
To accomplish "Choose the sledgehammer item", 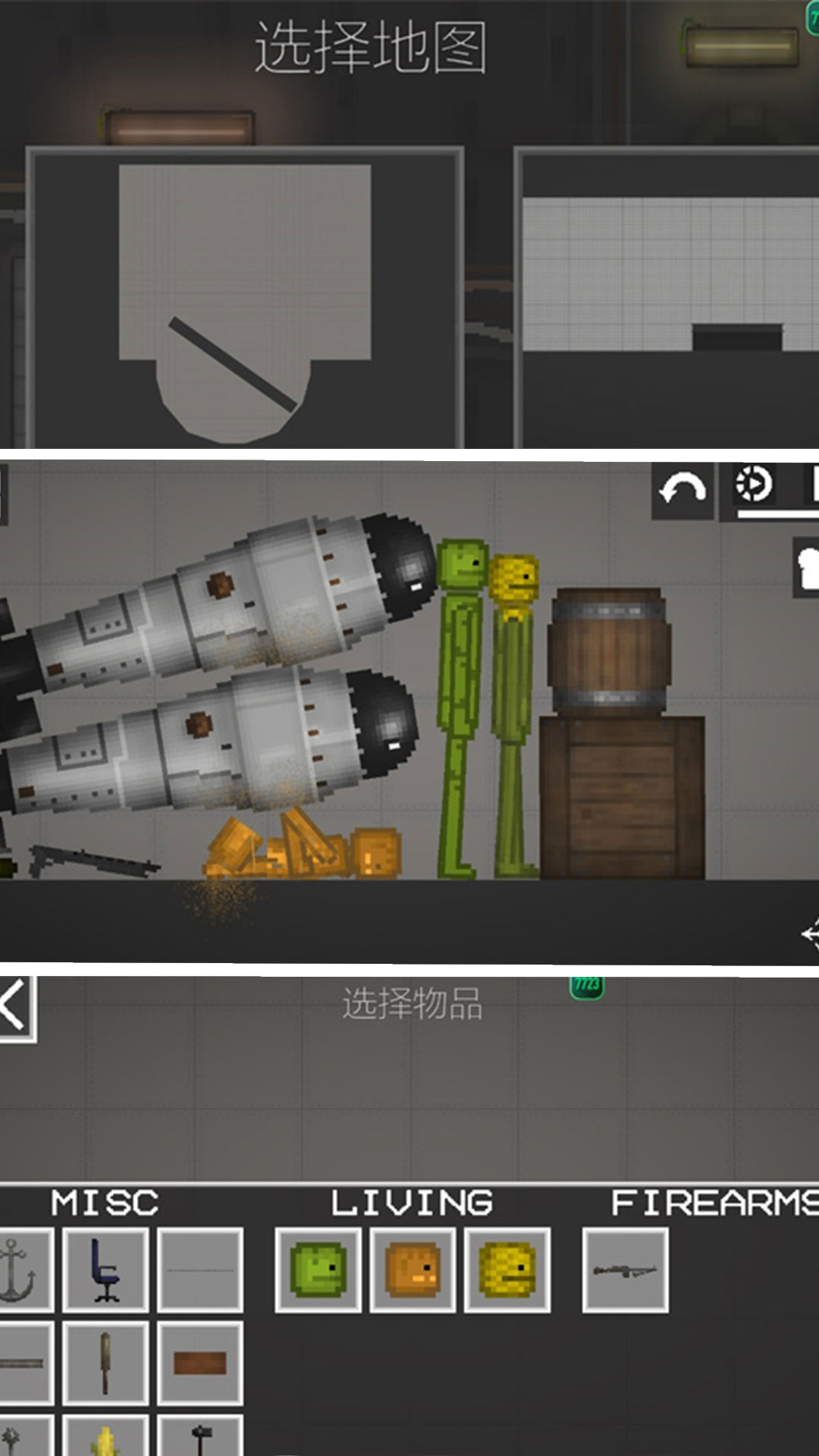I will [200, 1437].
